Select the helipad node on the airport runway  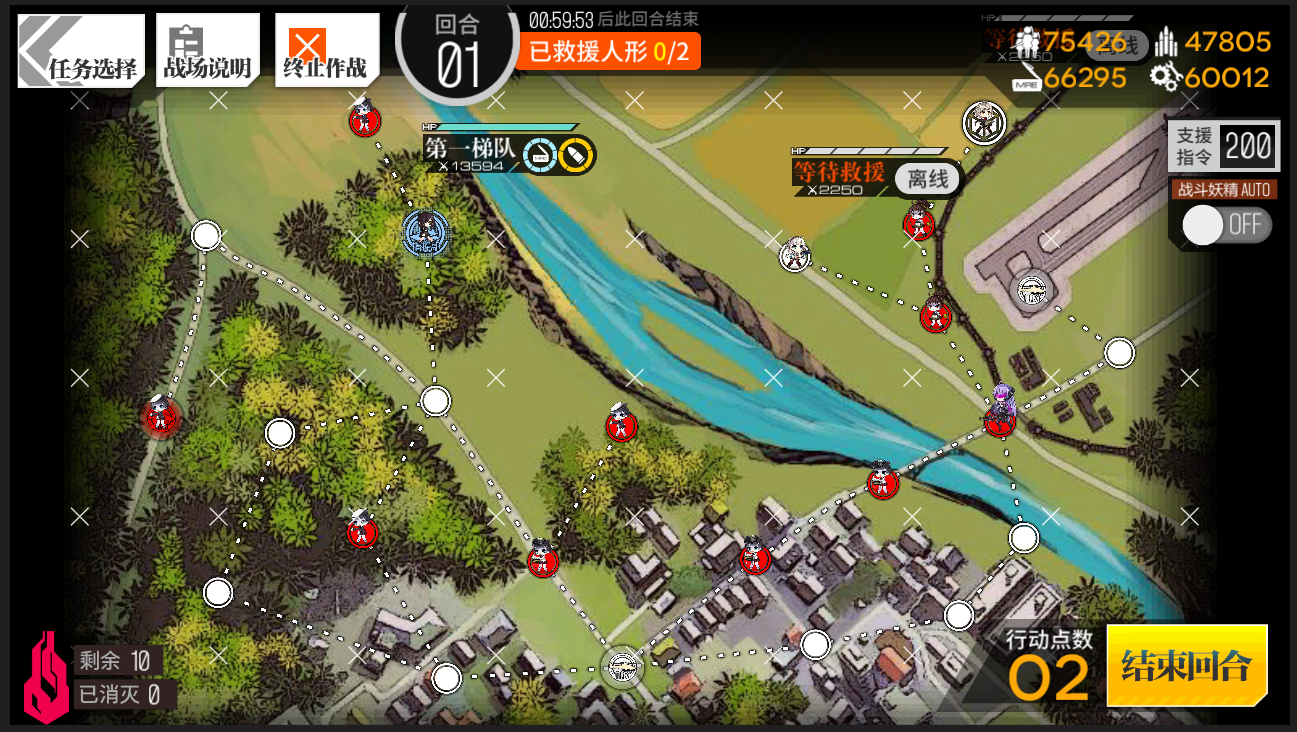1030,291
